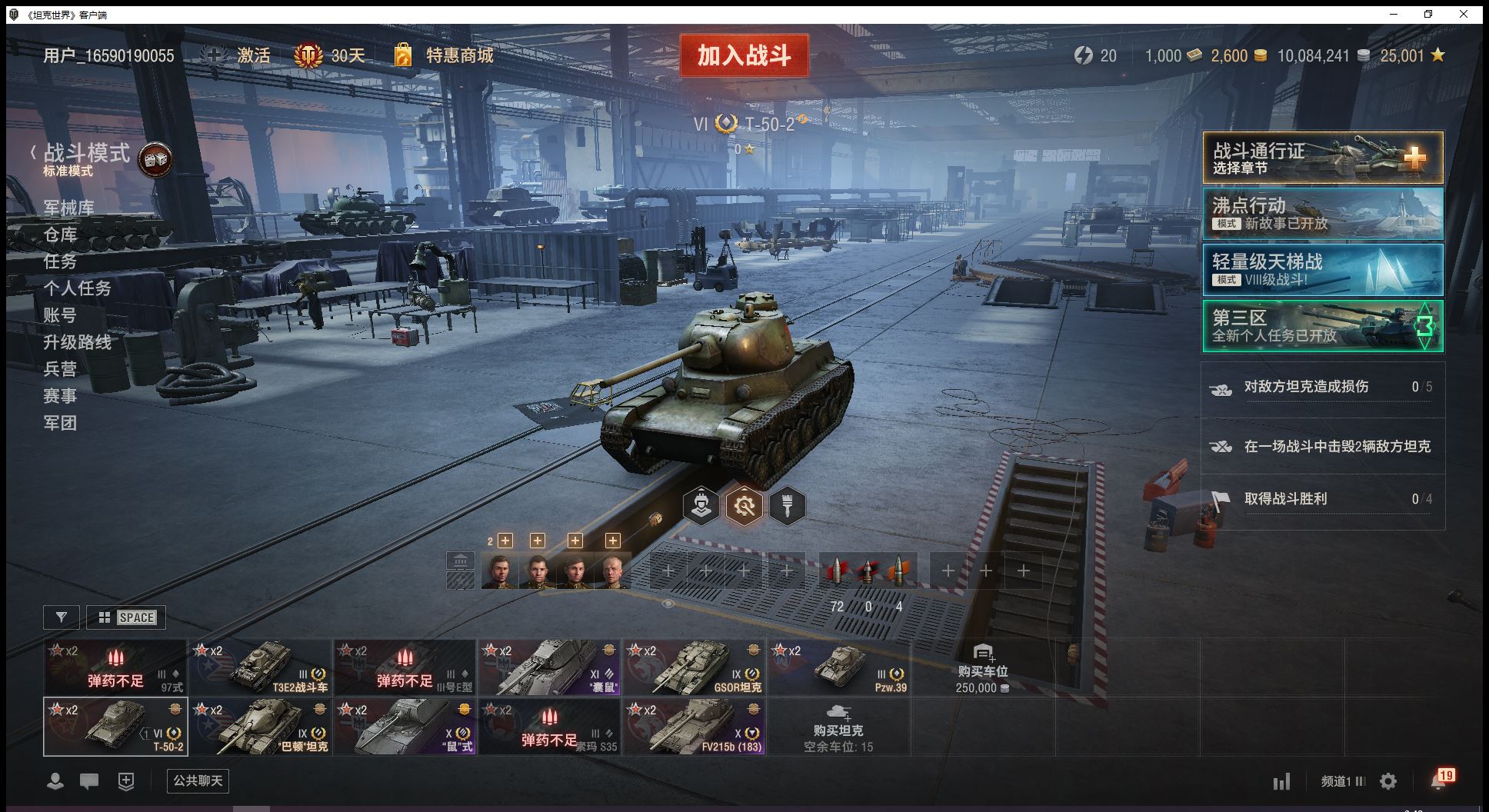Open the 军械库 menu entry
Image resolution: width=1489 pixels, height=812 pixels.
point(69,208)
